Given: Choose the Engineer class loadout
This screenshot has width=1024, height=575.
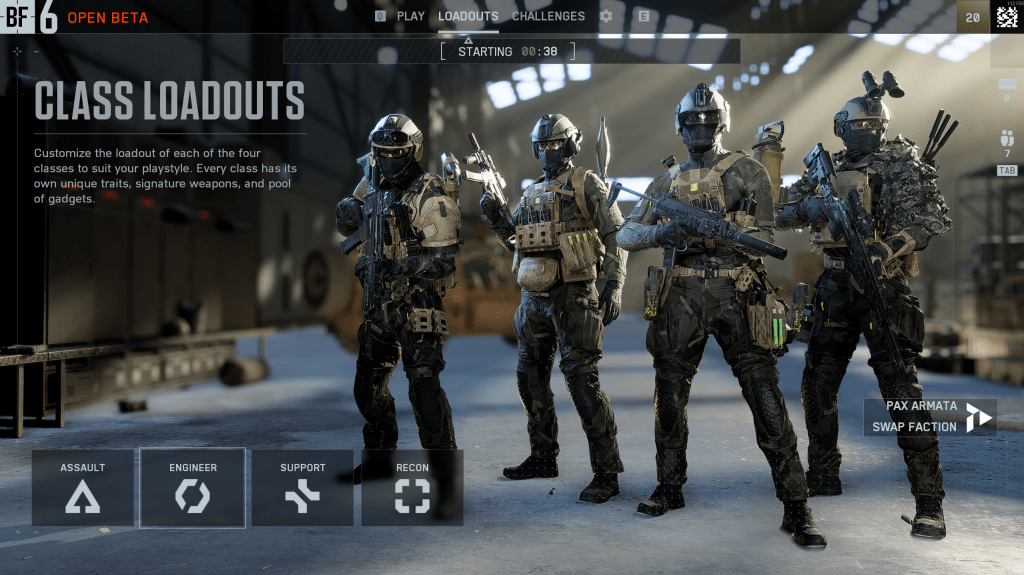Looking at the screenshot, I should (193, 487).
